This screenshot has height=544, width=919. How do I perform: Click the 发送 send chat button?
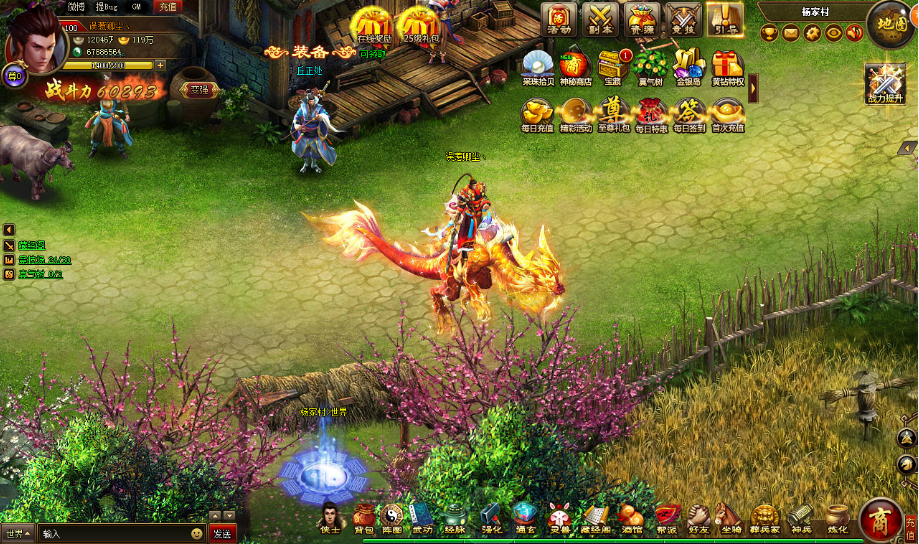(x=222, y=534)
